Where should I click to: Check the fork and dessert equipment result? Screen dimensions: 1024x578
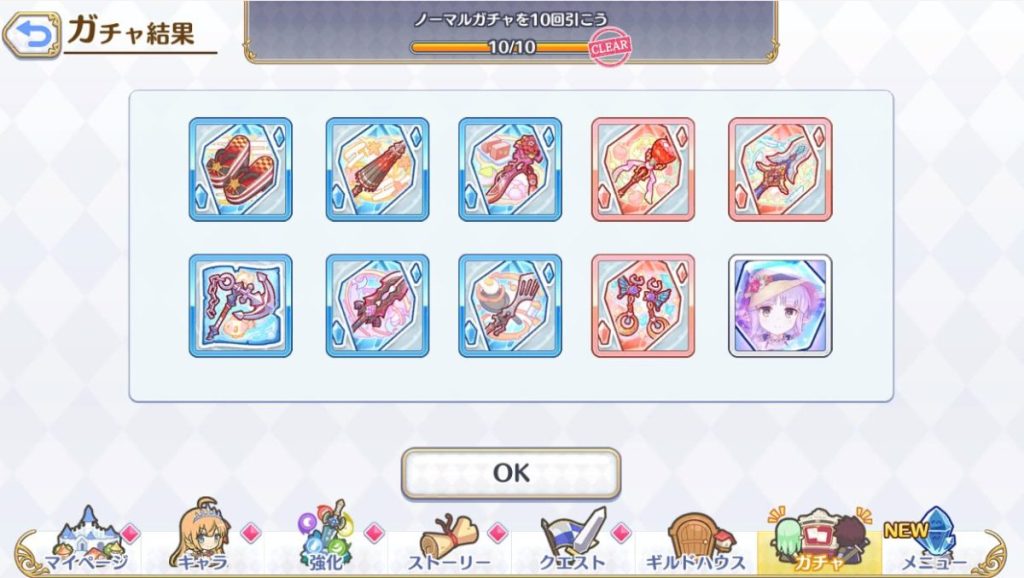pos(510,305)
